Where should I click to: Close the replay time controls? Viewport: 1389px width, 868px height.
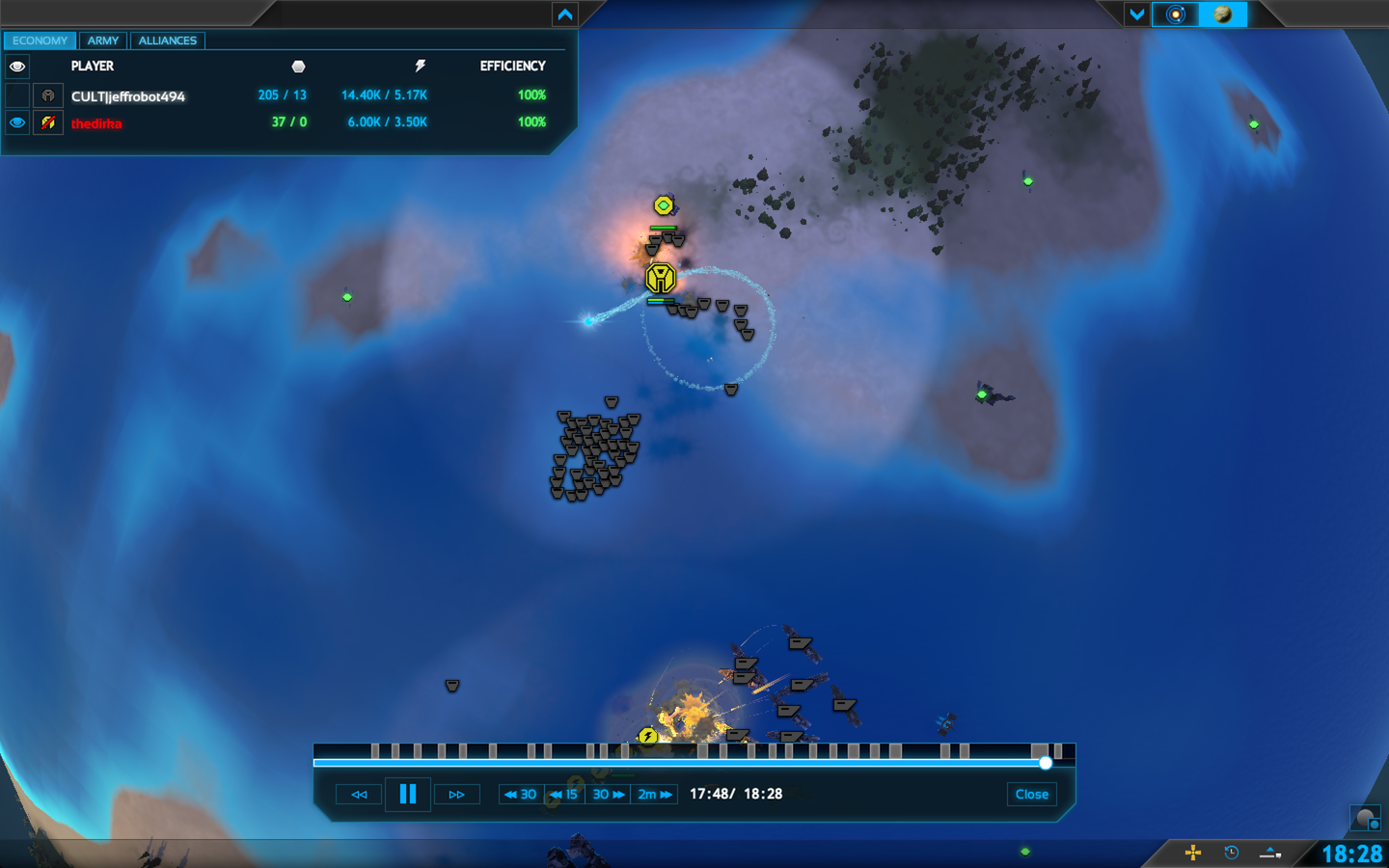click(1031, 795)
